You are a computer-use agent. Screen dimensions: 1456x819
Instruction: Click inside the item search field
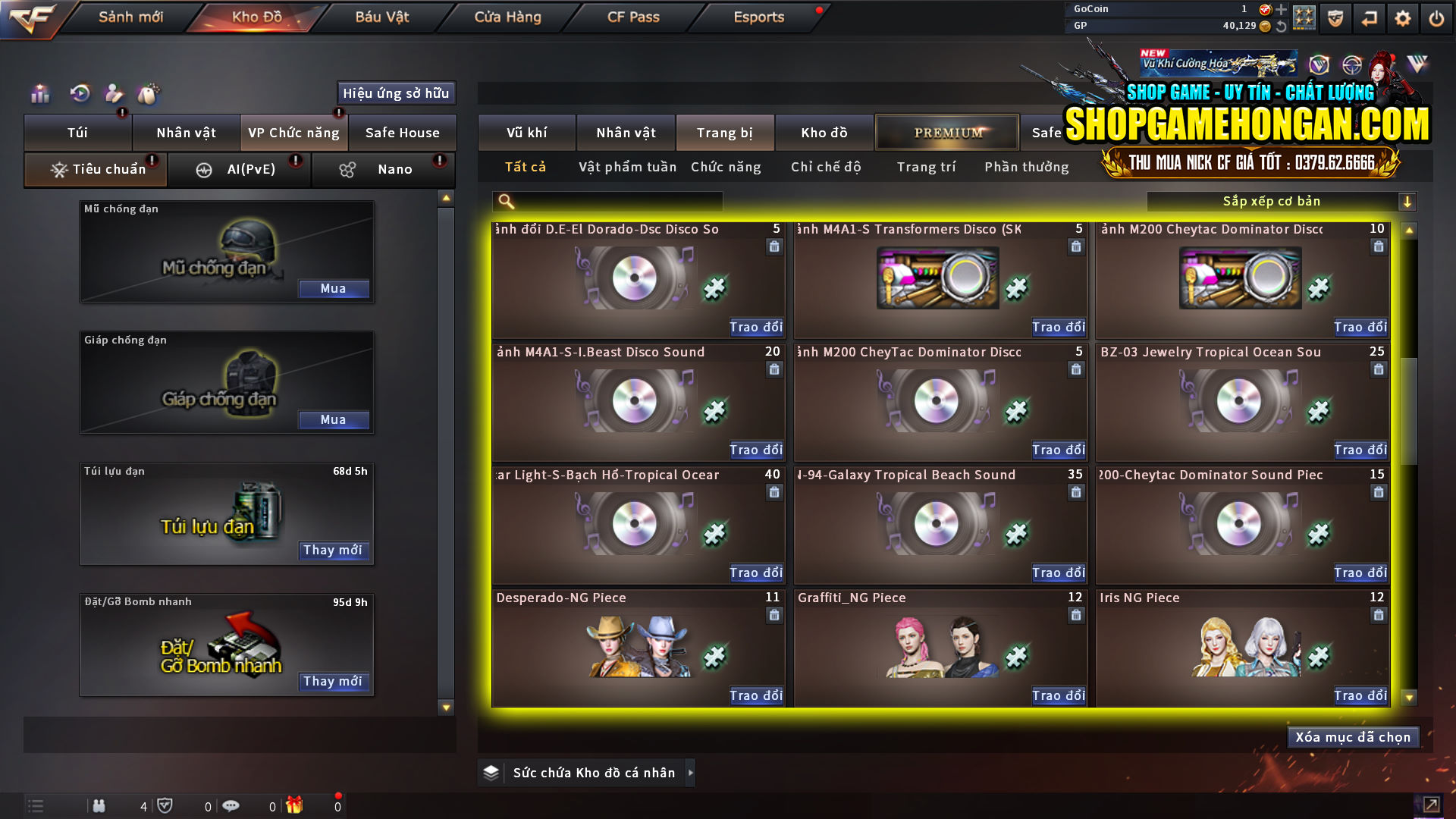click(x=607, y=201)
